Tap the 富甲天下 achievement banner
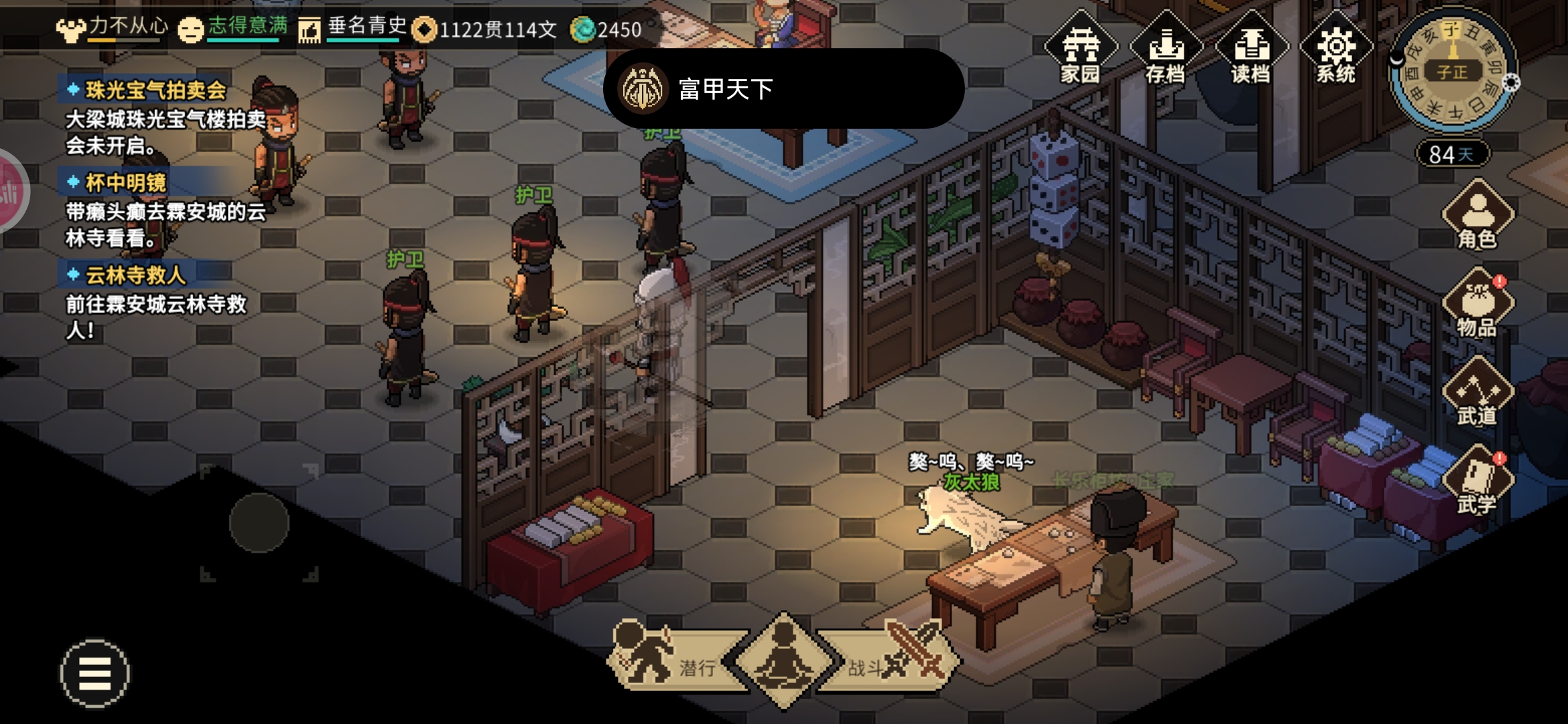The image size is (1568, 724). 783,88
